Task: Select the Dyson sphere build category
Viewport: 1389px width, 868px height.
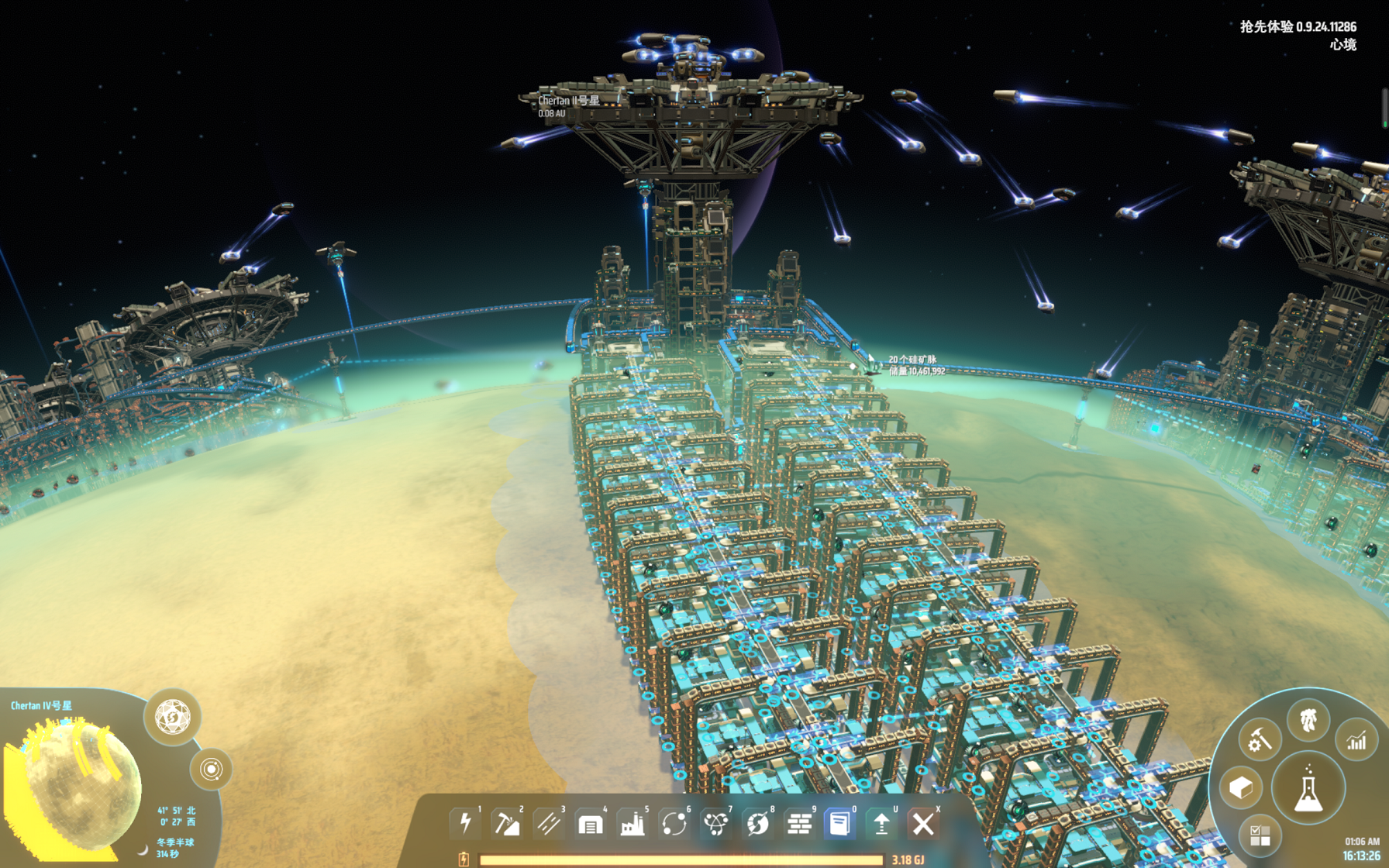Action: [x=758, y=823]
